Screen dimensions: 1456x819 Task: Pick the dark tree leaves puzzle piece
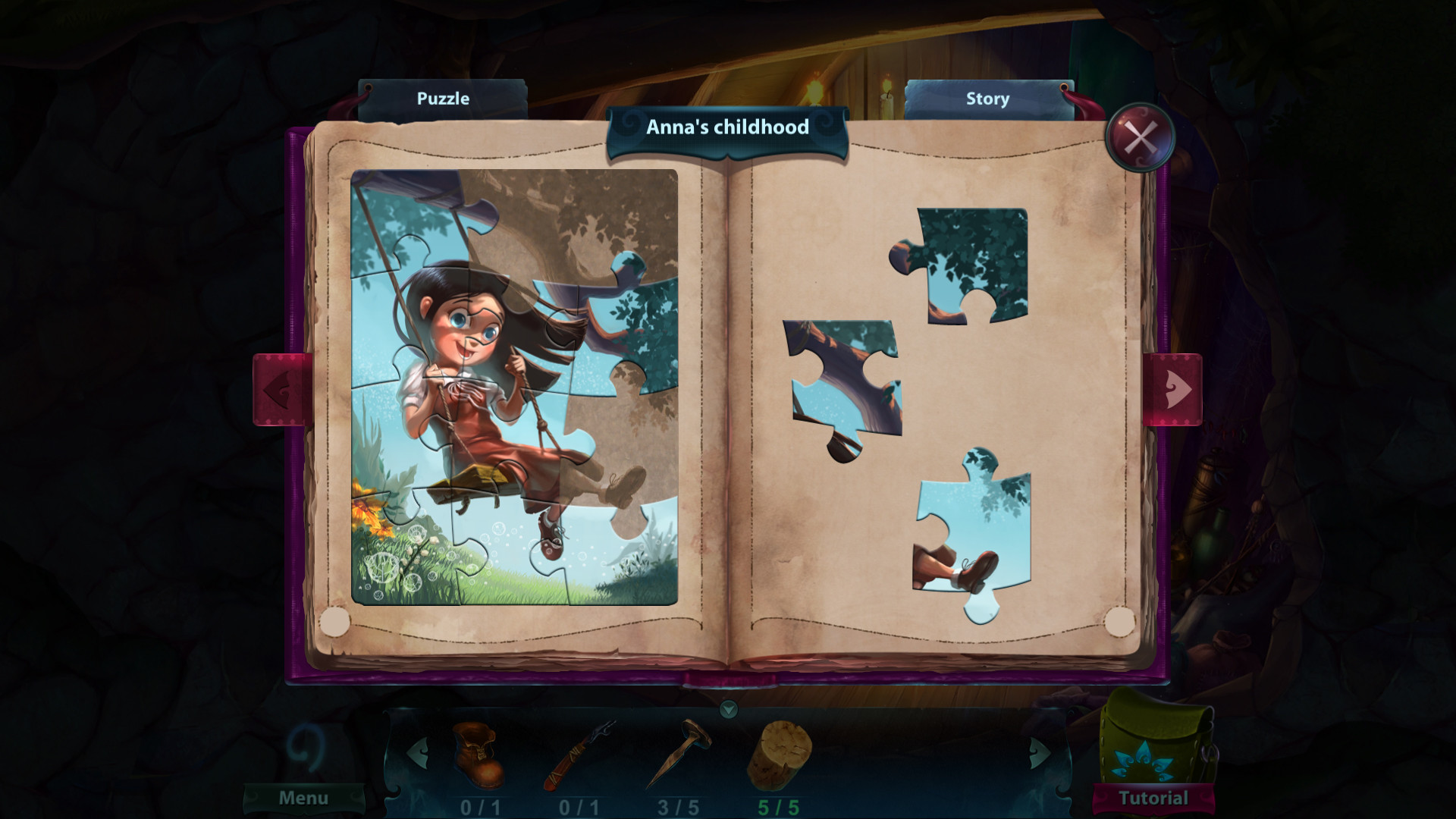(x=971, y=264)
